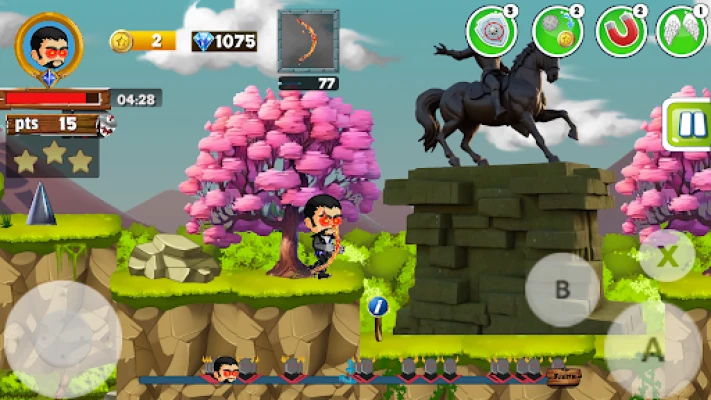This screenshot has width=711, height=400.
Task: Use the stone-to-coin converter power-up
Action: (556, 32)
